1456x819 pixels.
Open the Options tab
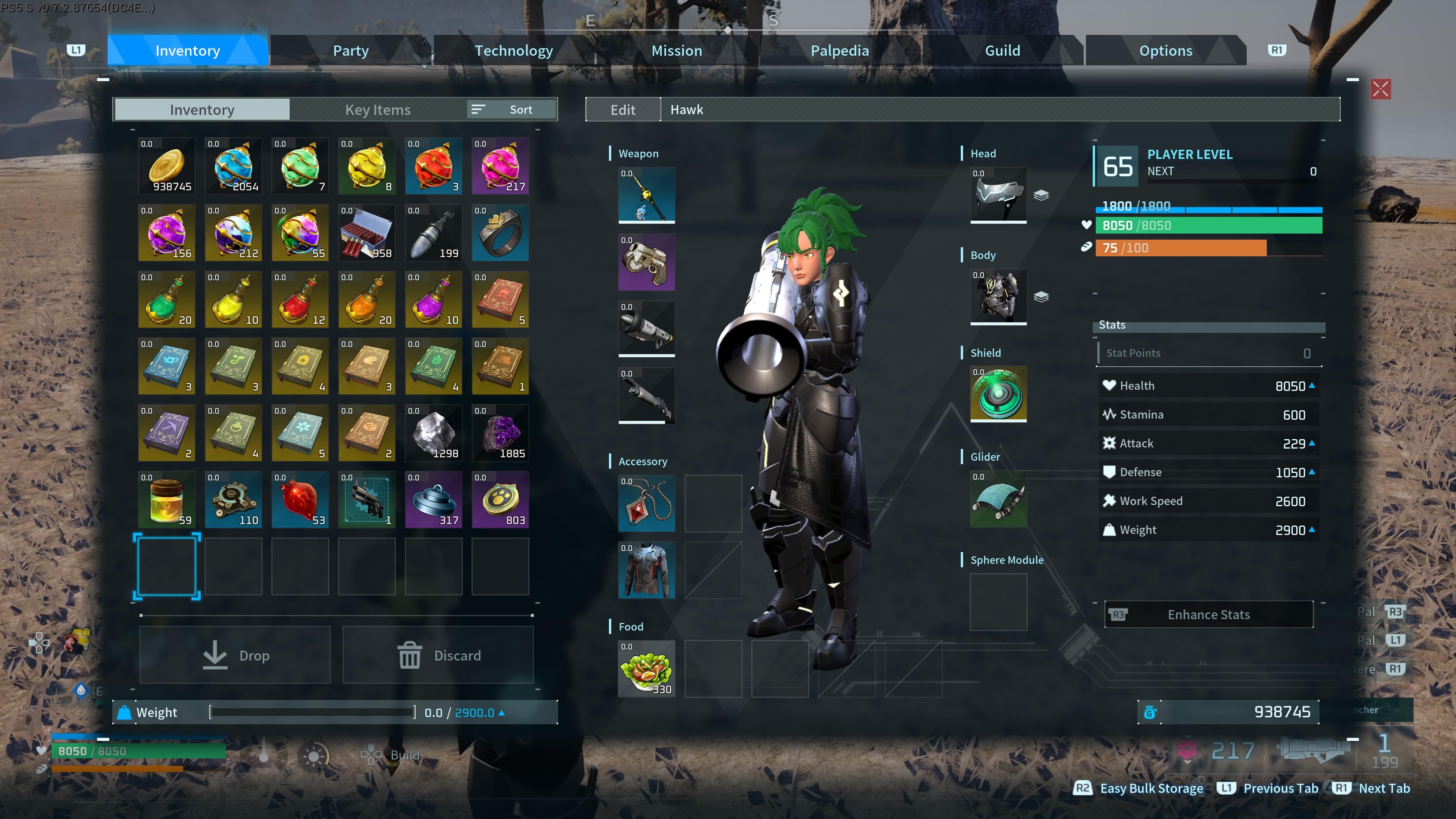click(x=1166, y=51)
